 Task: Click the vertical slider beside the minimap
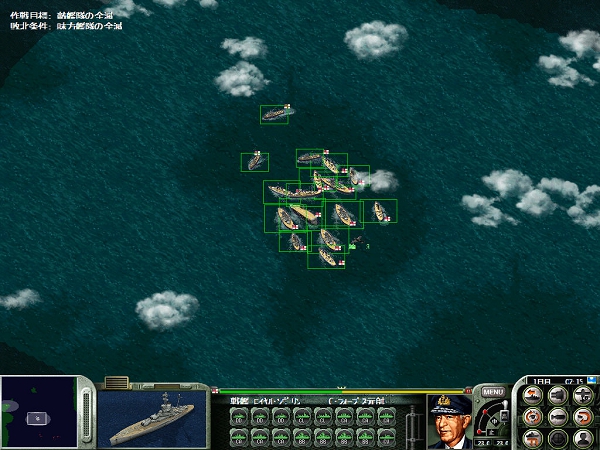86,412
